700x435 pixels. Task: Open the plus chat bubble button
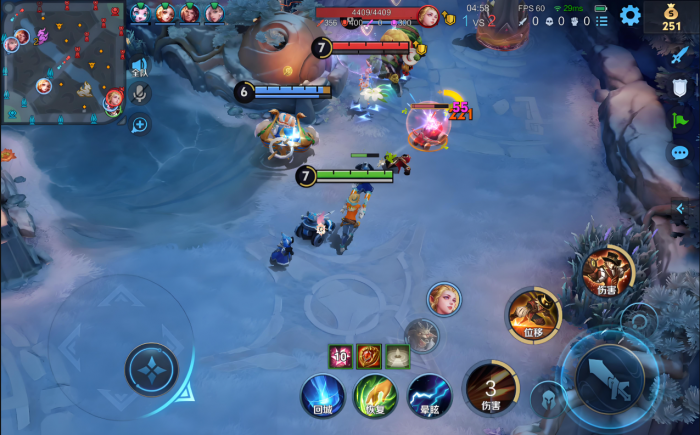(140, 125)
